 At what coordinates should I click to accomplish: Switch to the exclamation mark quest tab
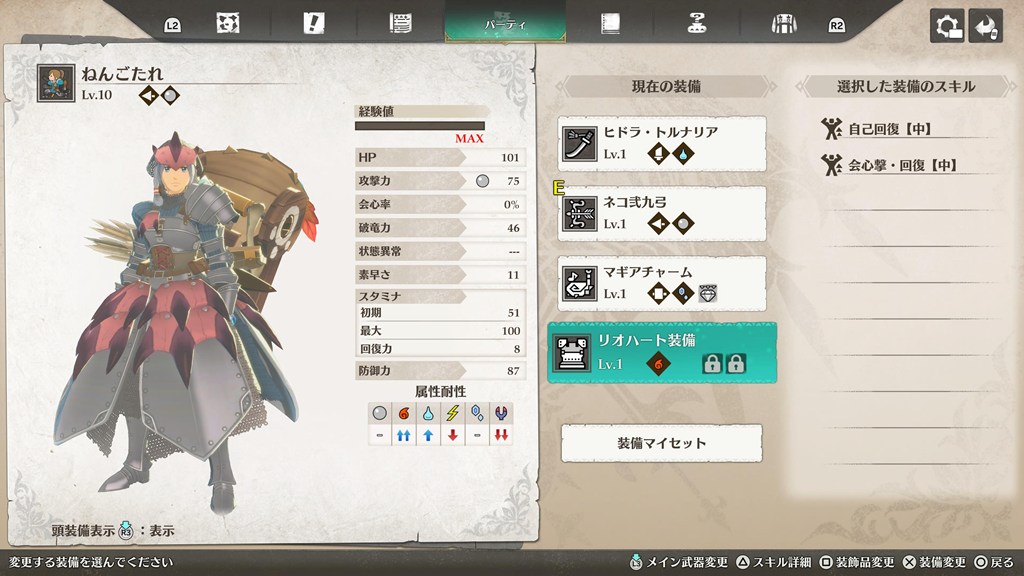click(x=316, y=24)
